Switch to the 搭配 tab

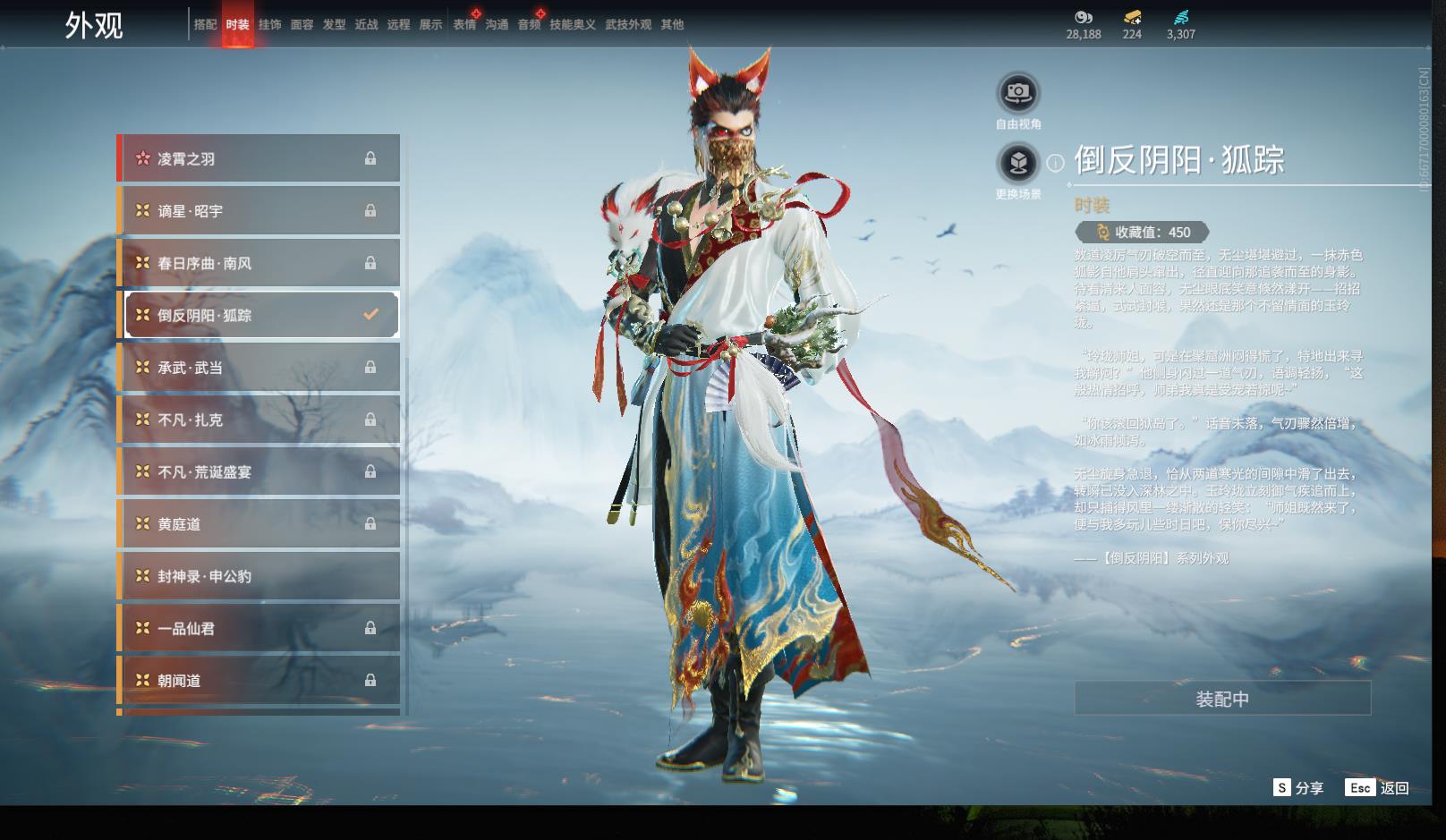click(205, 25)
